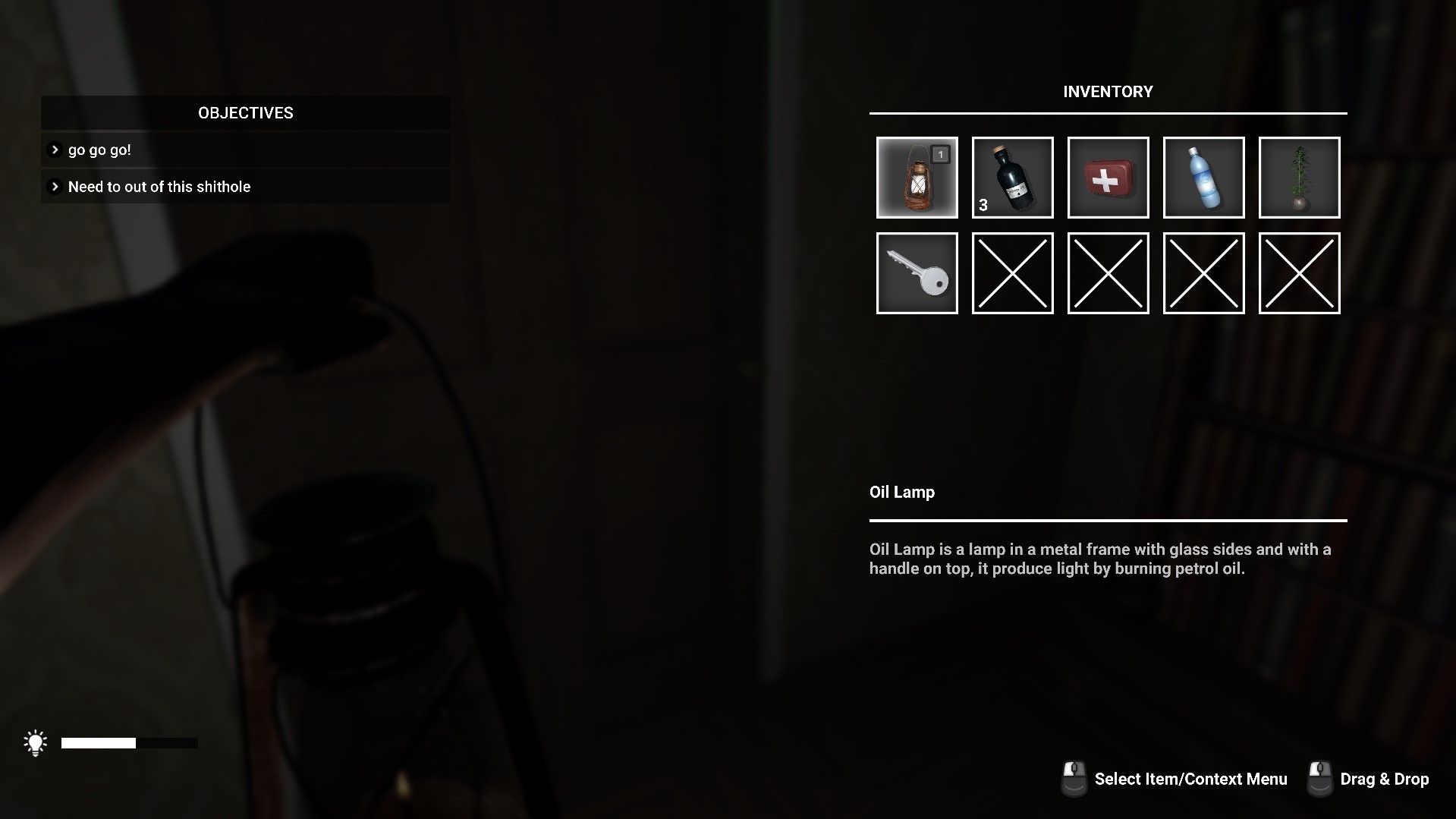Select the dark oil bottle with count 3
The image size is (1456, 819).
point(1012,178)
